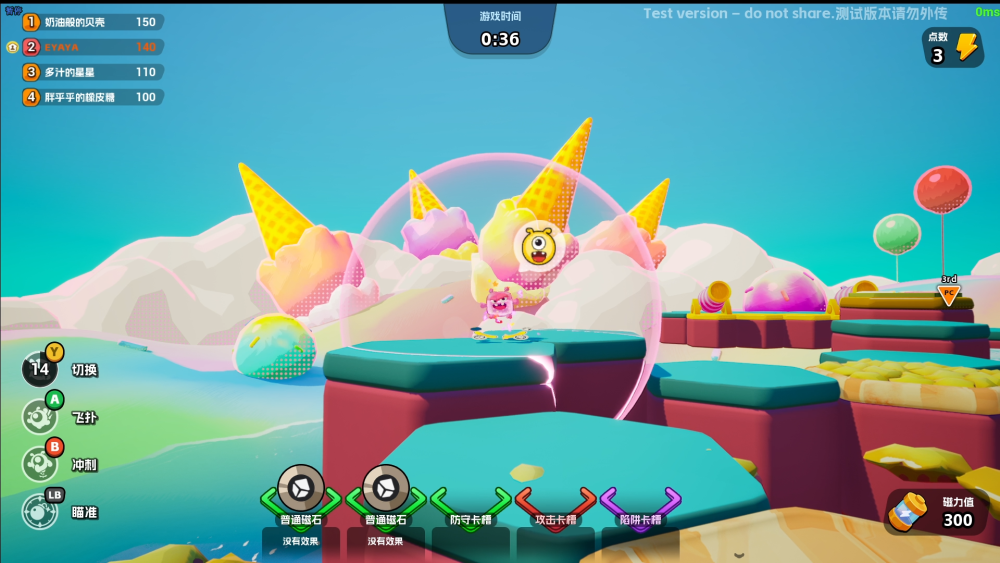
Task: Select third-place player 多汁的星星
Action: point(92,72)
